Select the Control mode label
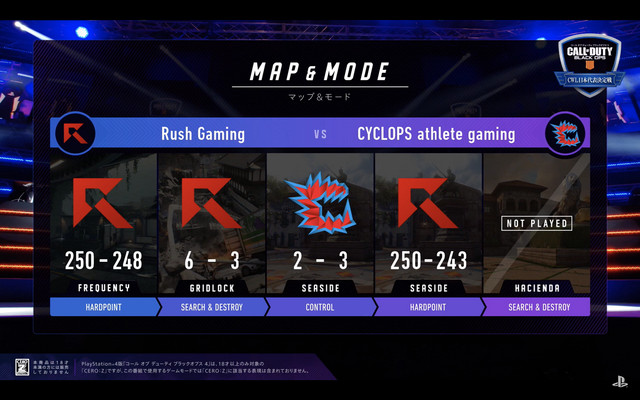Screen dimensions: 640x400 320,306
